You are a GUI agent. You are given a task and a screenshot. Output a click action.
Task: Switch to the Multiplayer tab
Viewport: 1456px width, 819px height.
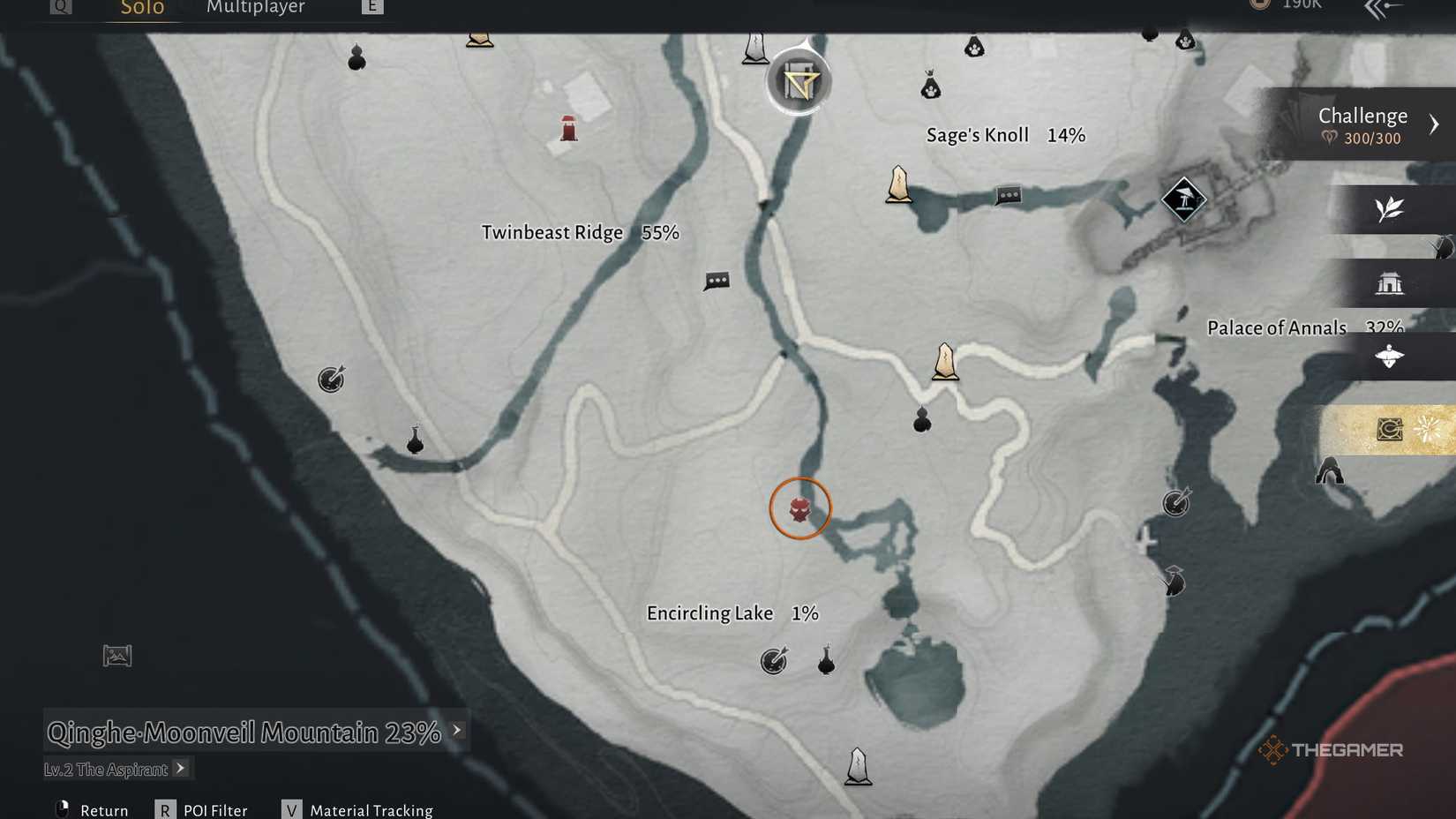pyautogui.click(x=256, y=8)
